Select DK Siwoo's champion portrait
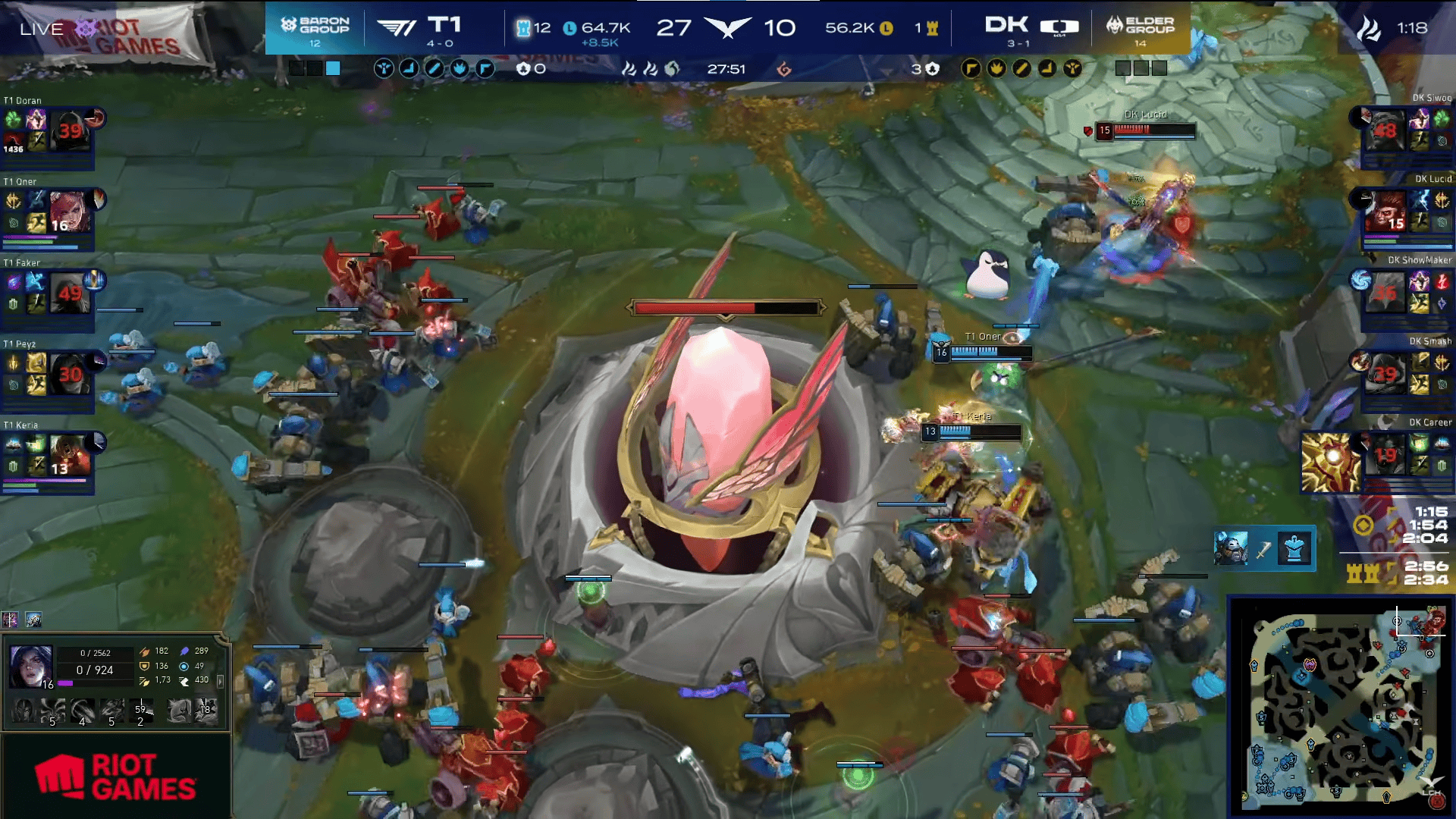1456x819 pixels. 1385,130
